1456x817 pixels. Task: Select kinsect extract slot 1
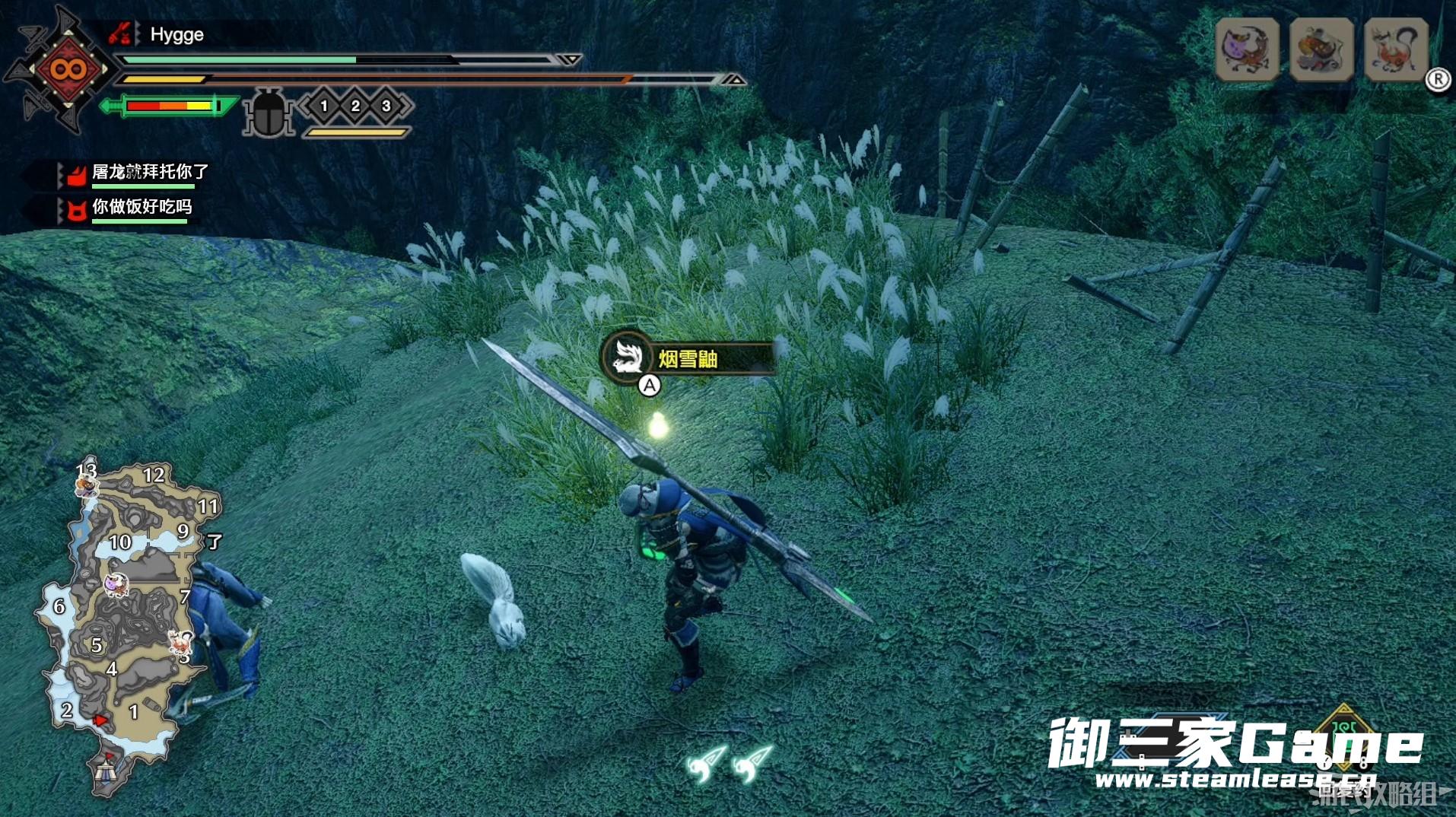[324, 106]
